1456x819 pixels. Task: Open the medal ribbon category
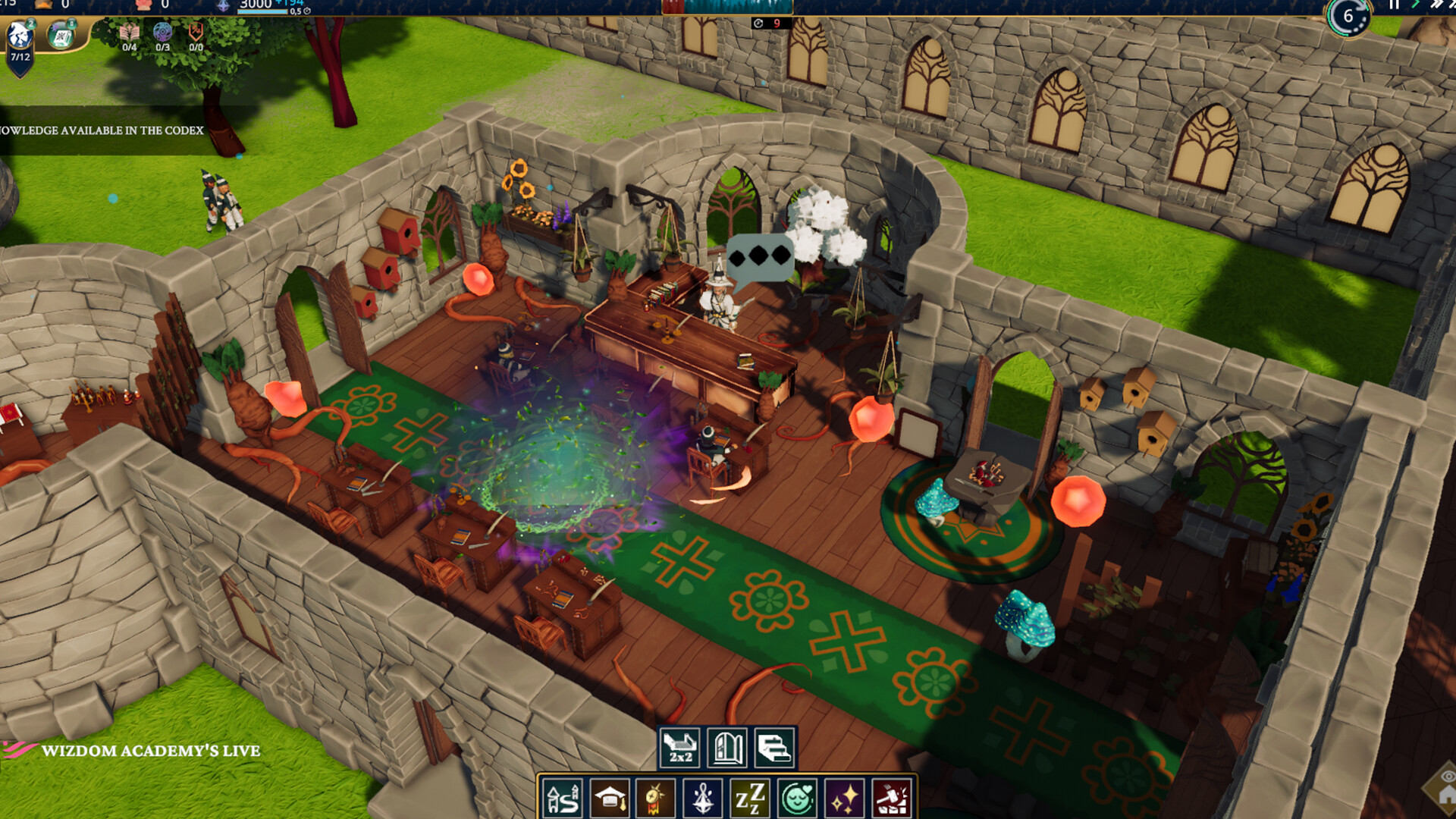(x=657, y=799)
